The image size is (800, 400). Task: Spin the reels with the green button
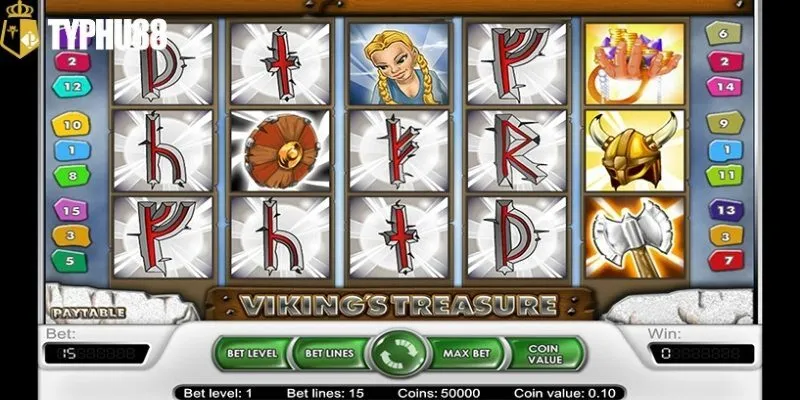point(399,353)
